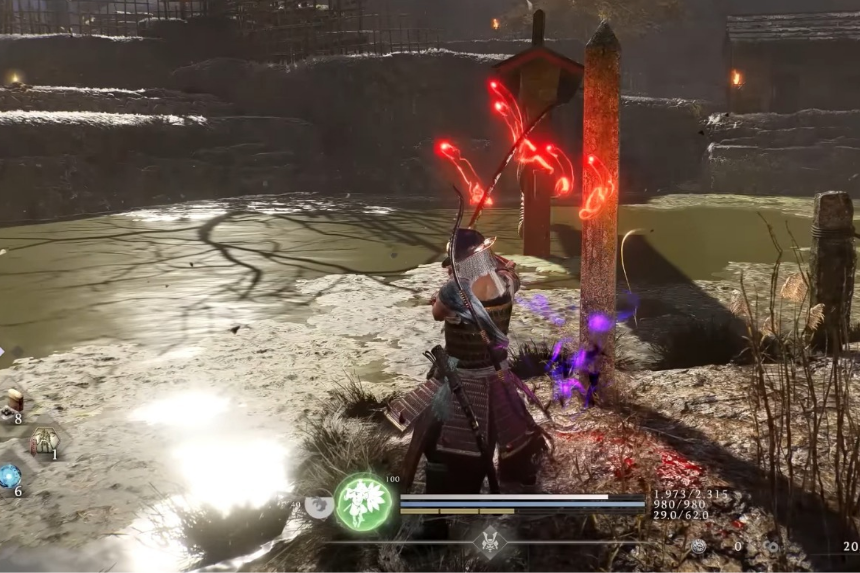860x573 pixels.
Task: Use the hexagonal talisman item with count 1
Action: pos(44,440)
